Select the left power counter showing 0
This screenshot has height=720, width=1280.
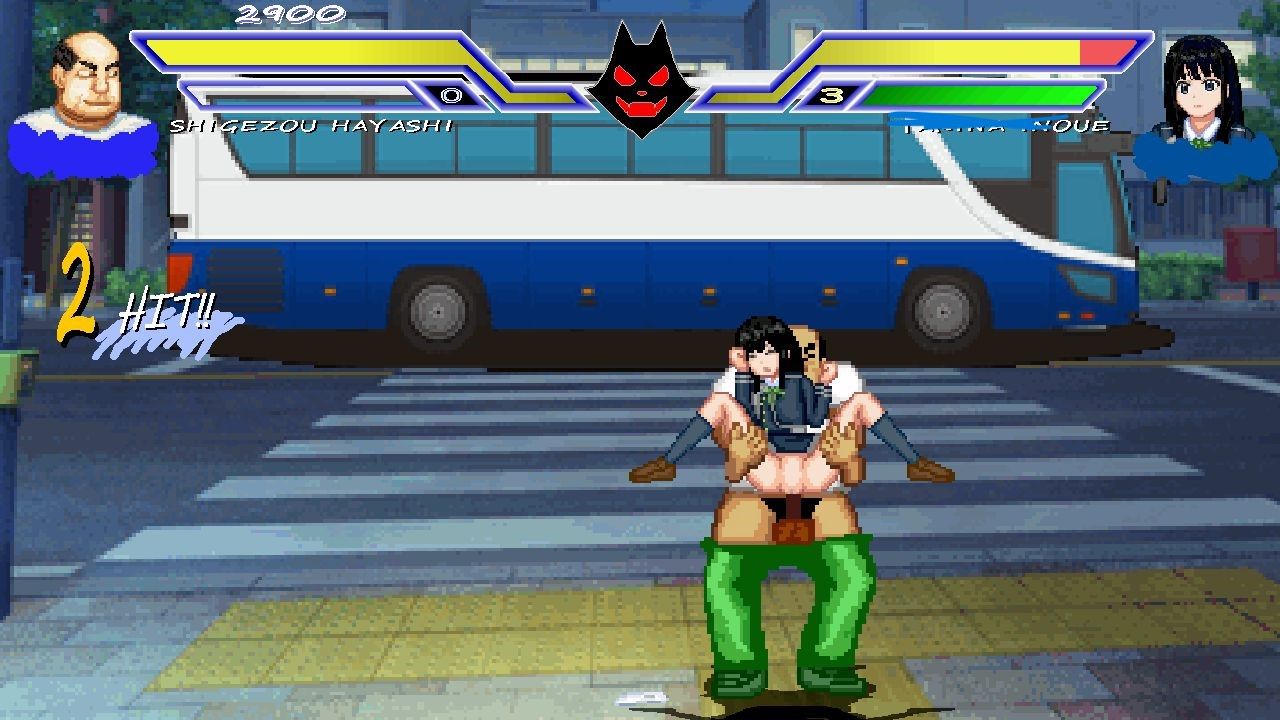(452, 95)
